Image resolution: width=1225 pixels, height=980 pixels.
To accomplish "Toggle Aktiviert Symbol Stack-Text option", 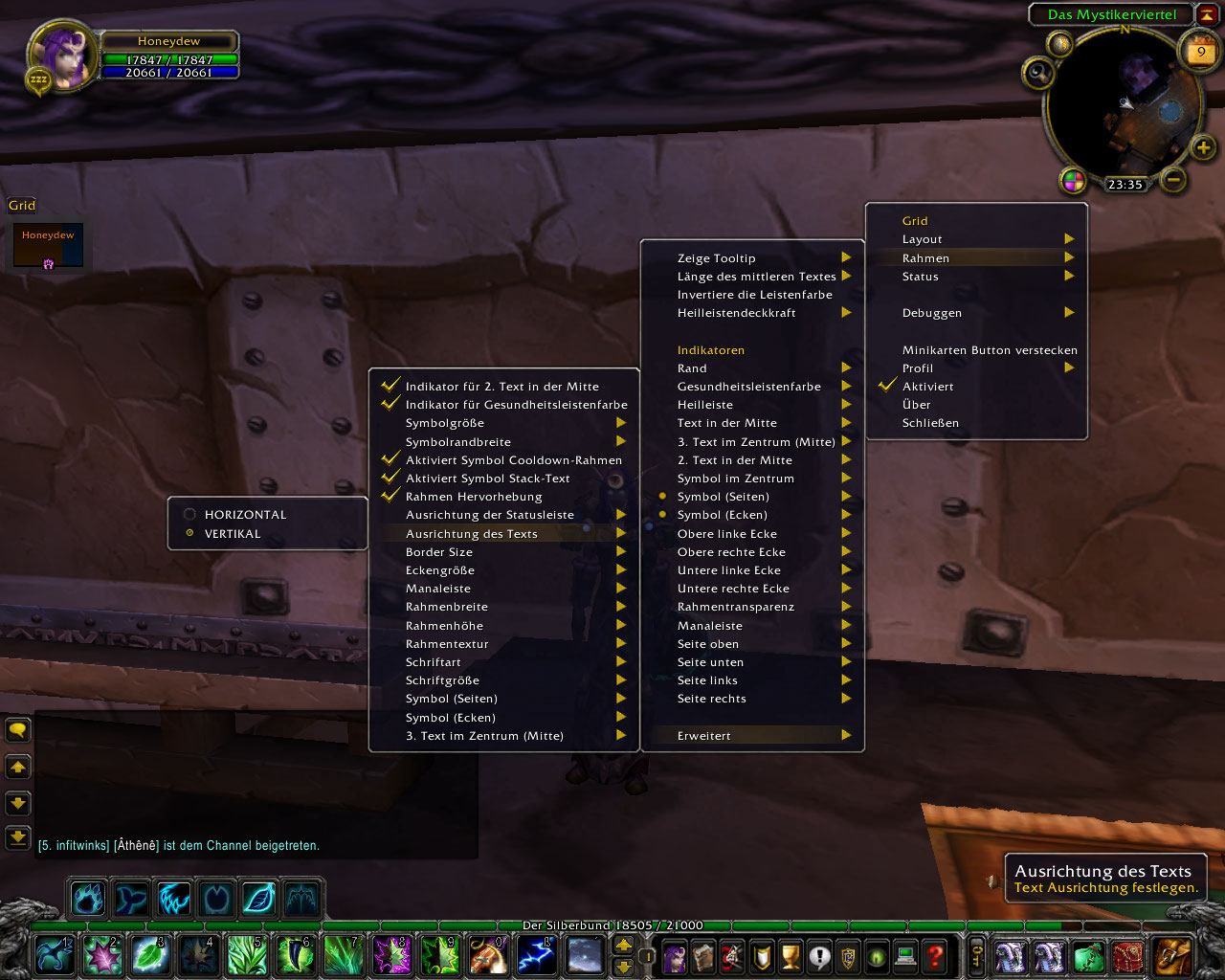I will [487, 479].
